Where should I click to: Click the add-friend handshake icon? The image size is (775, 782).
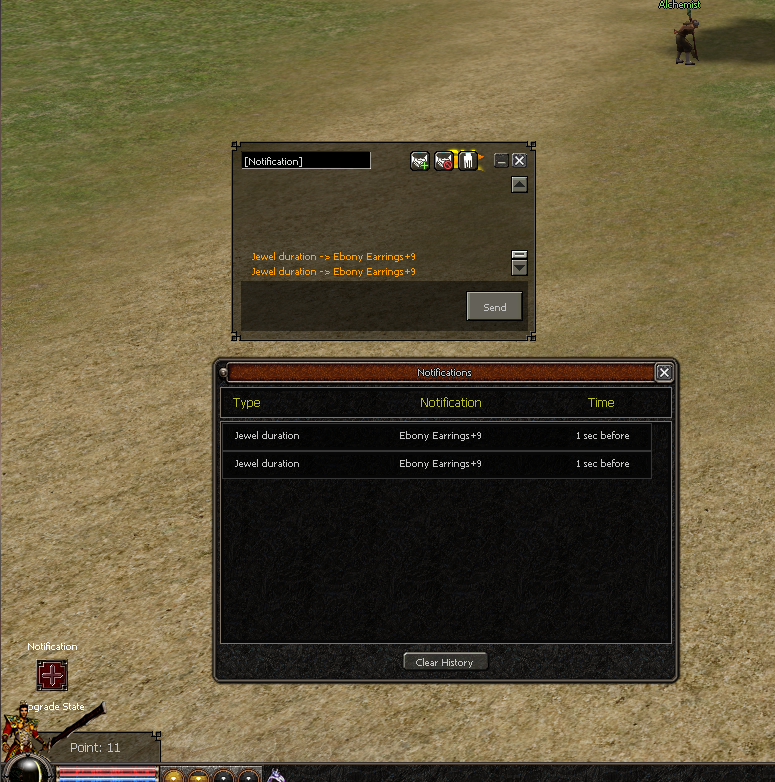pyautogui.click(x=420, y=160)
